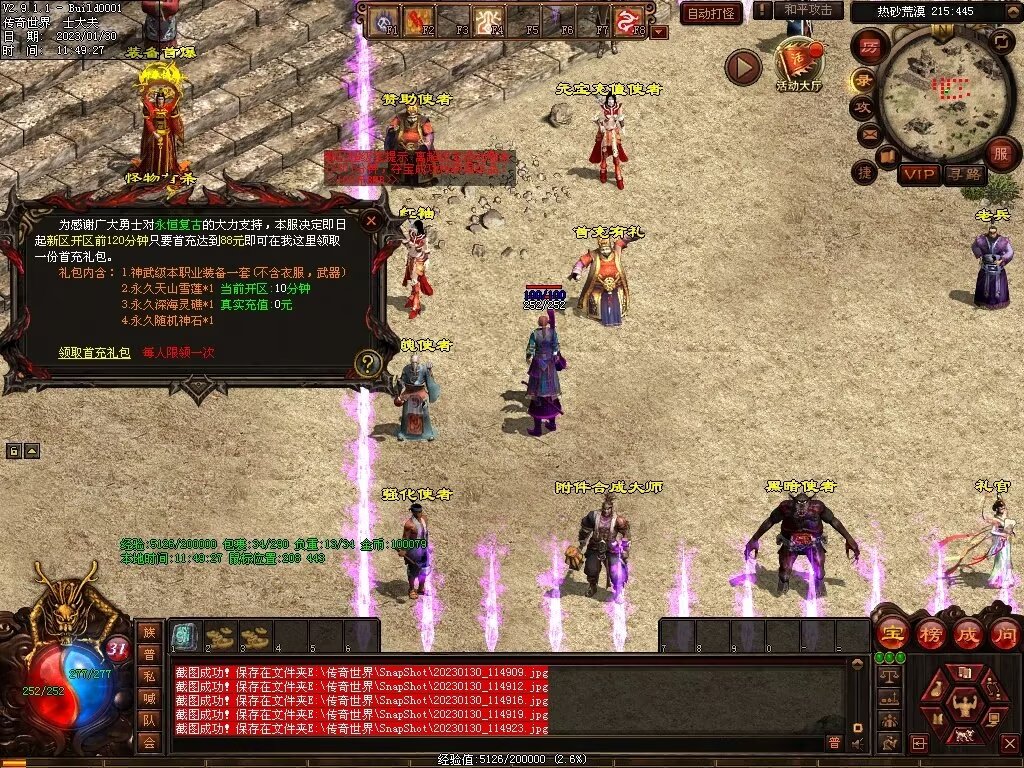Select the 私 private chat channel
The image size is (1024, 768).
pyautogui.click(x=149, y=675)
